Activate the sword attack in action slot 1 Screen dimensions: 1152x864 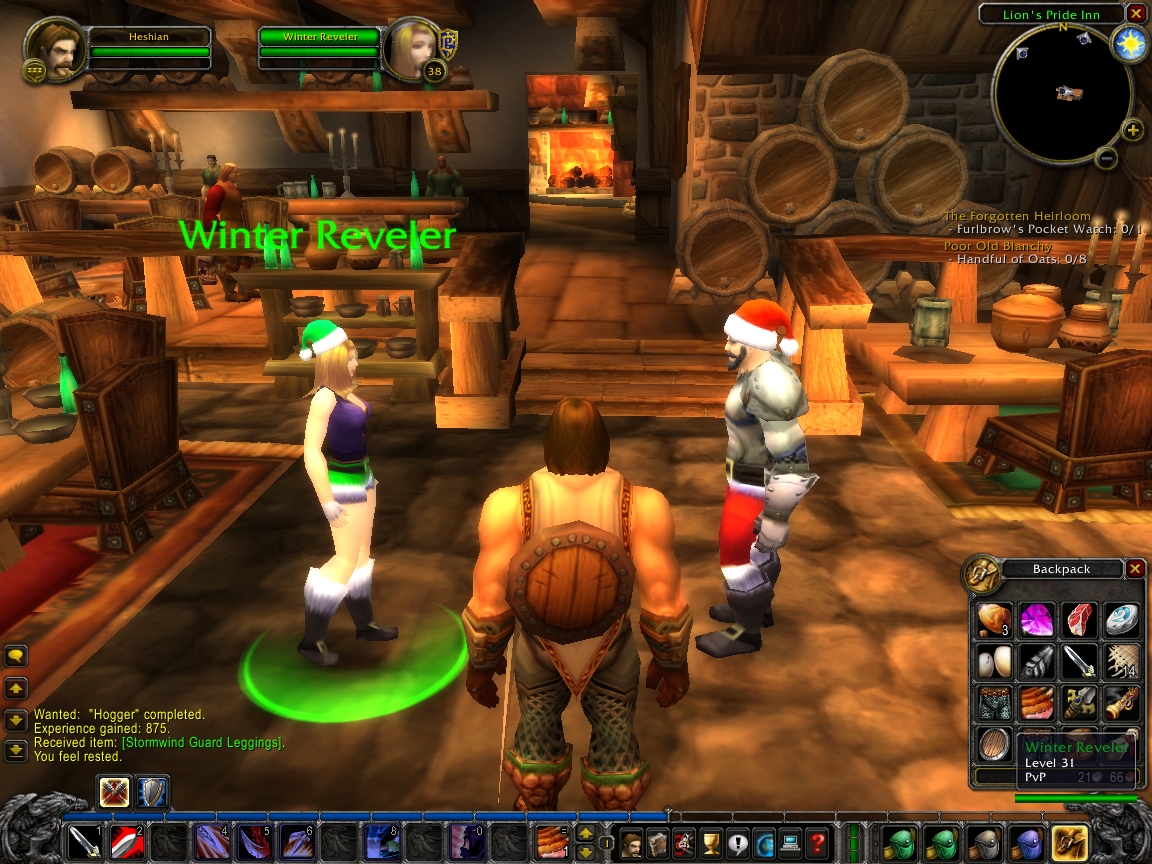tap(84, 843)
